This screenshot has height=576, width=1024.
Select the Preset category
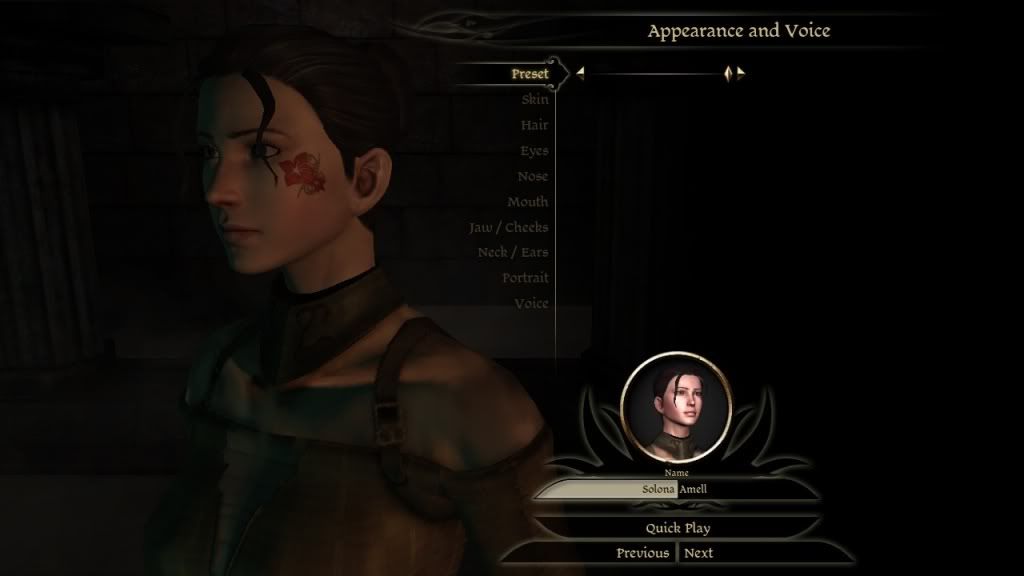tap(530, 74)
